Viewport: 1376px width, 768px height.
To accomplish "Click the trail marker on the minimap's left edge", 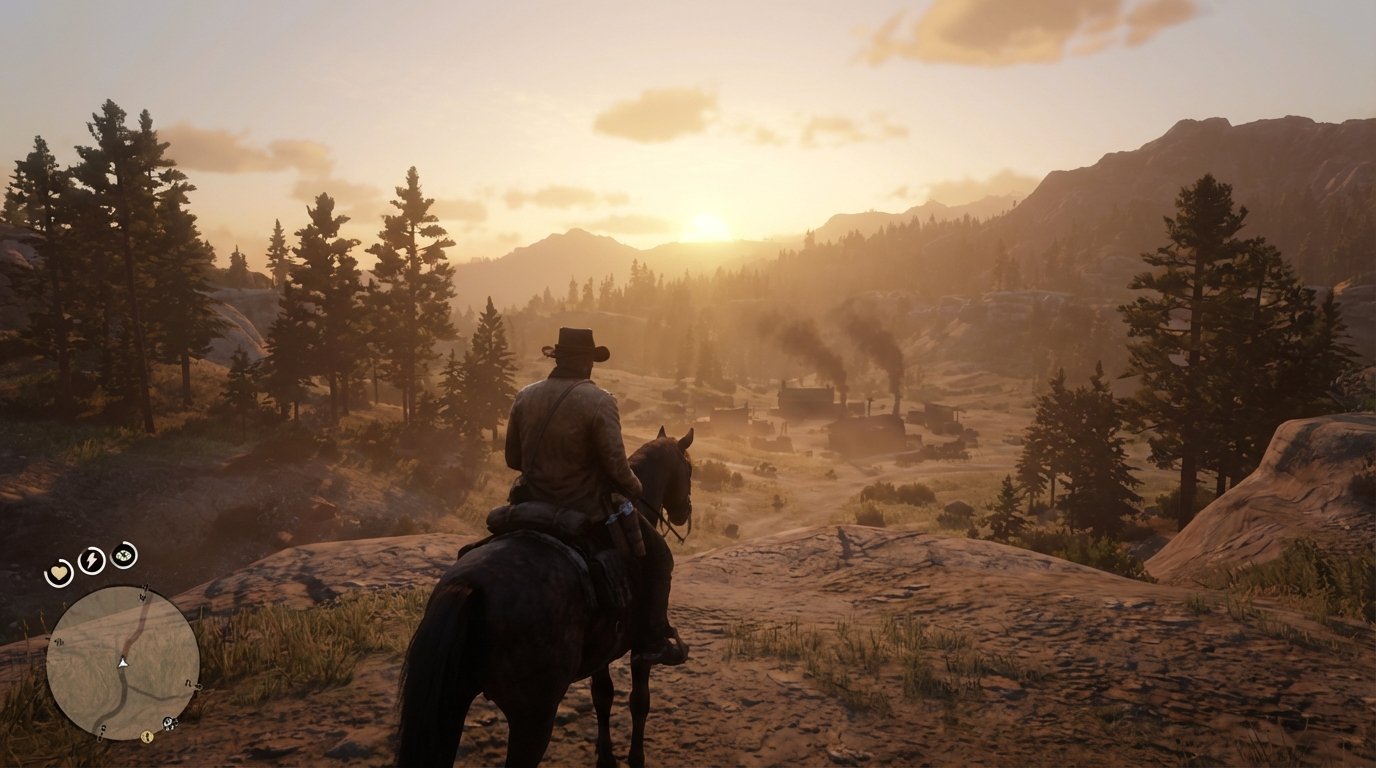I will (x=58, y=641).
